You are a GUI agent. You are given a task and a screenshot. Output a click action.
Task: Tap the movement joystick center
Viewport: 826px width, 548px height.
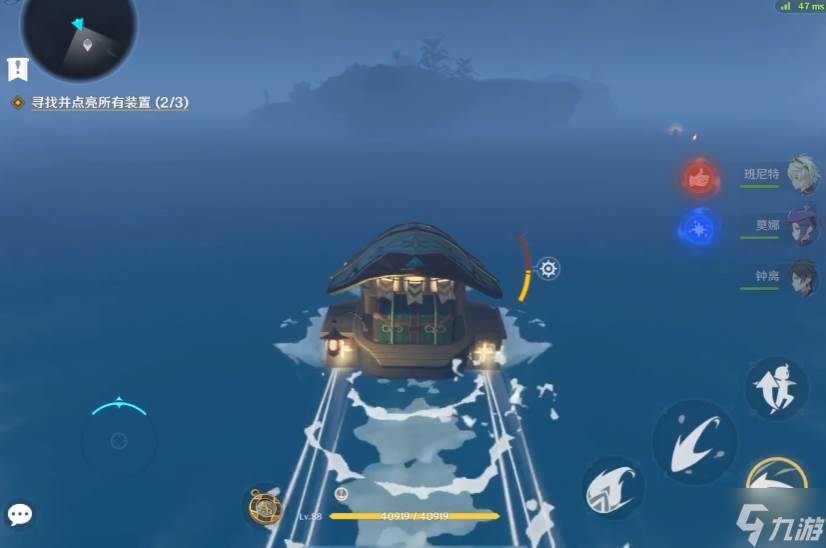pos(119,440)
